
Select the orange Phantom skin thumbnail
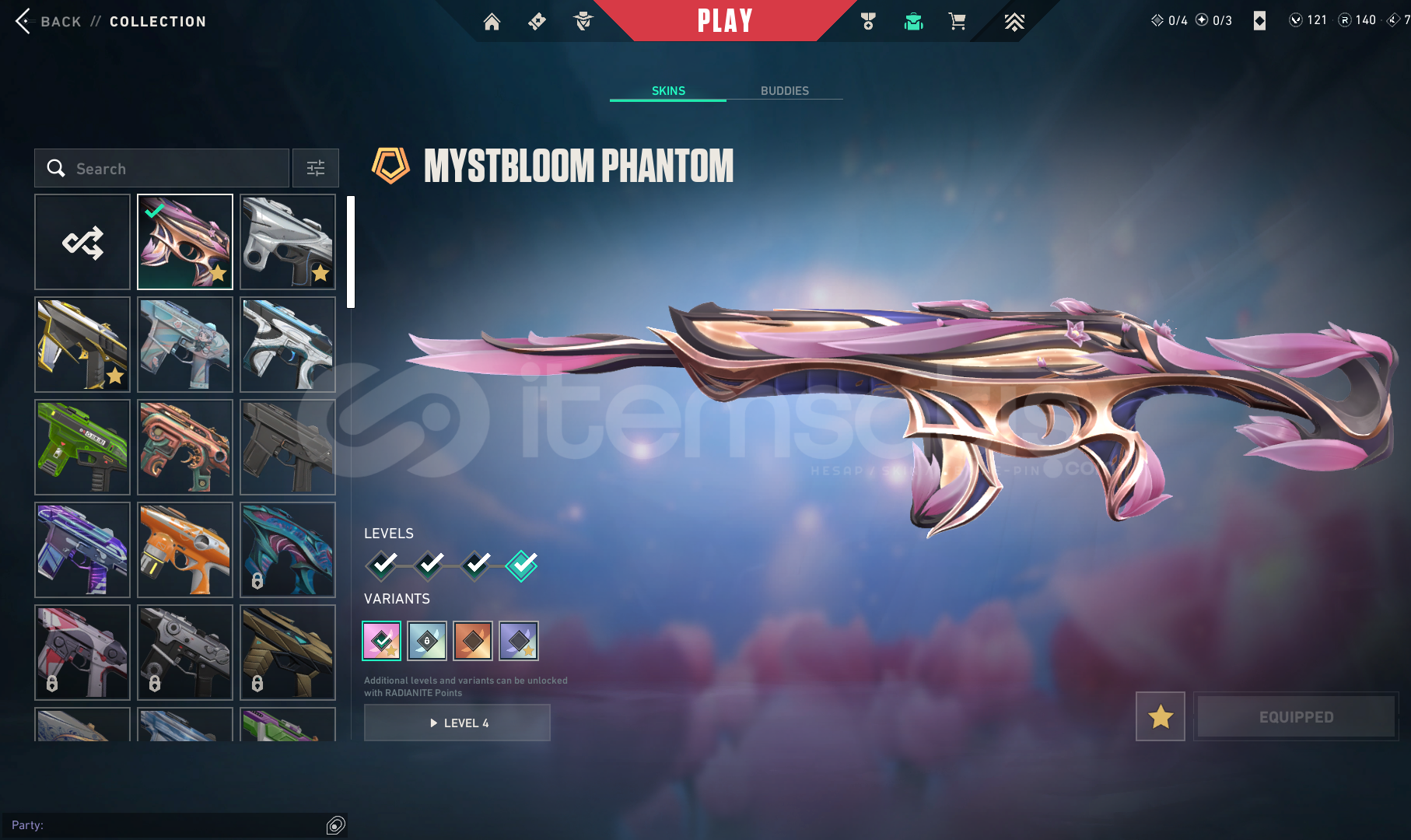click(185, 550)
